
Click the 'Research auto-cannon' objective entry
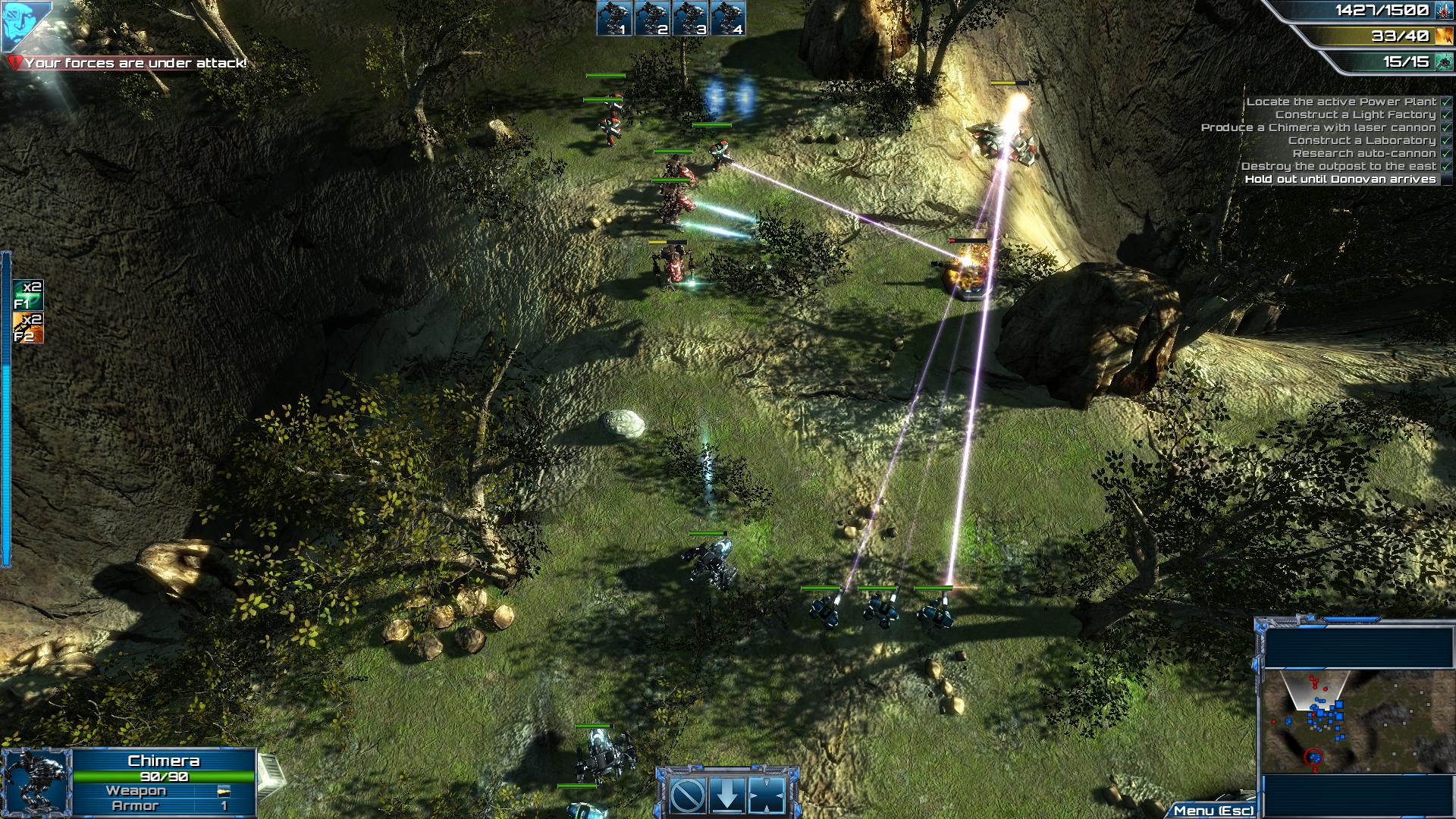[1364, 154]
